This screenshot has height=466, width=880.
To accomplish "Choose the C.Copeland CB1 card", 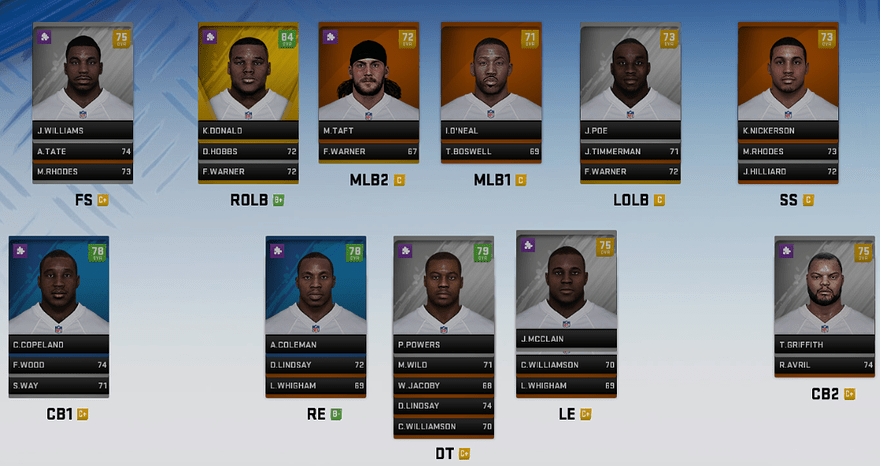I will pos(59,295).
